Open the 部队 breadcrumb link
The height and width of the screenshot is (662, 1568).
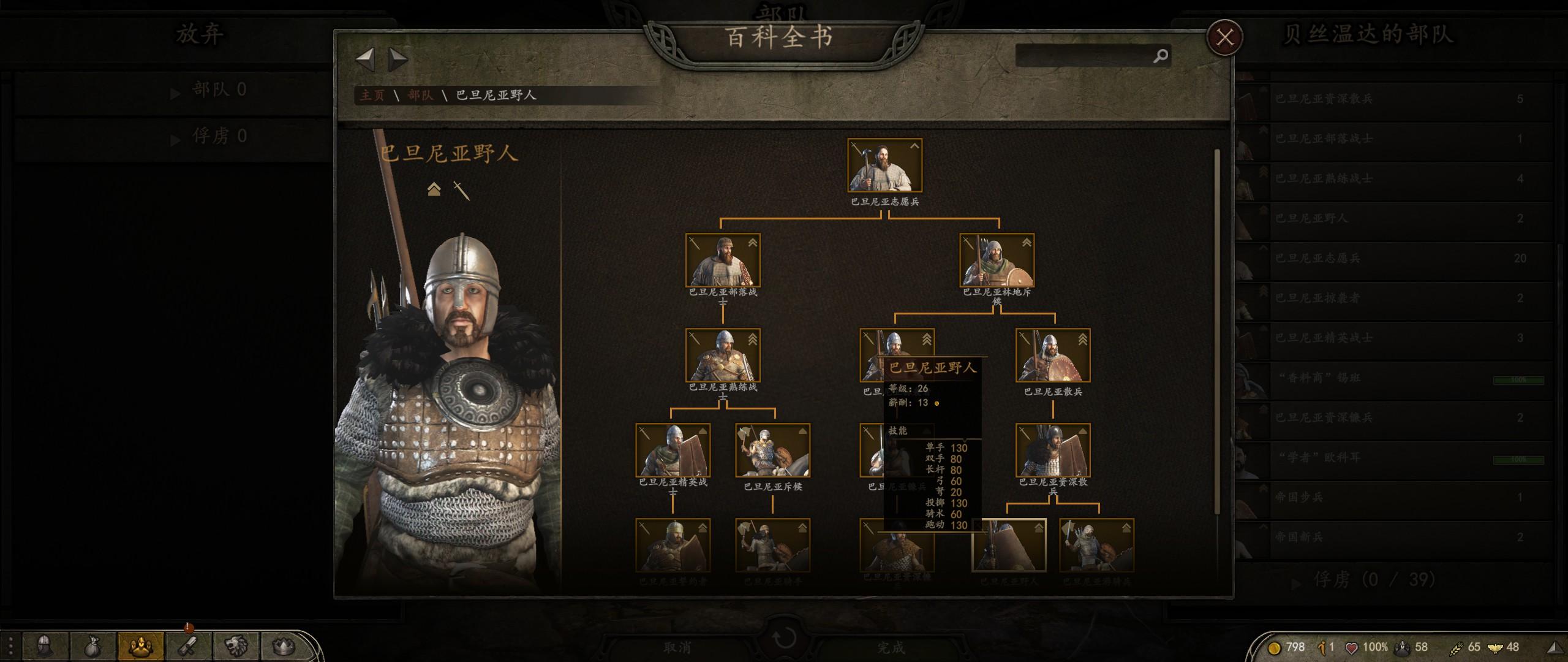[x=420, y=95]
